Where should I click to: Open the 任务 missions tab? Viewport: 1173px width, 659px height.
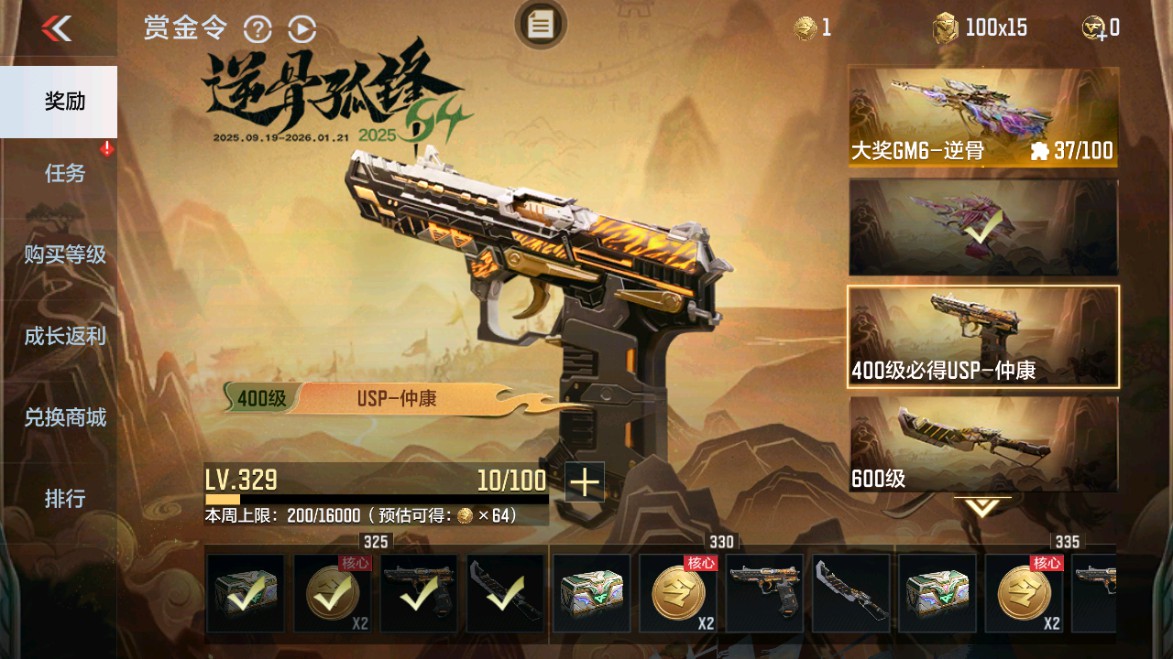tap(64, 173)
